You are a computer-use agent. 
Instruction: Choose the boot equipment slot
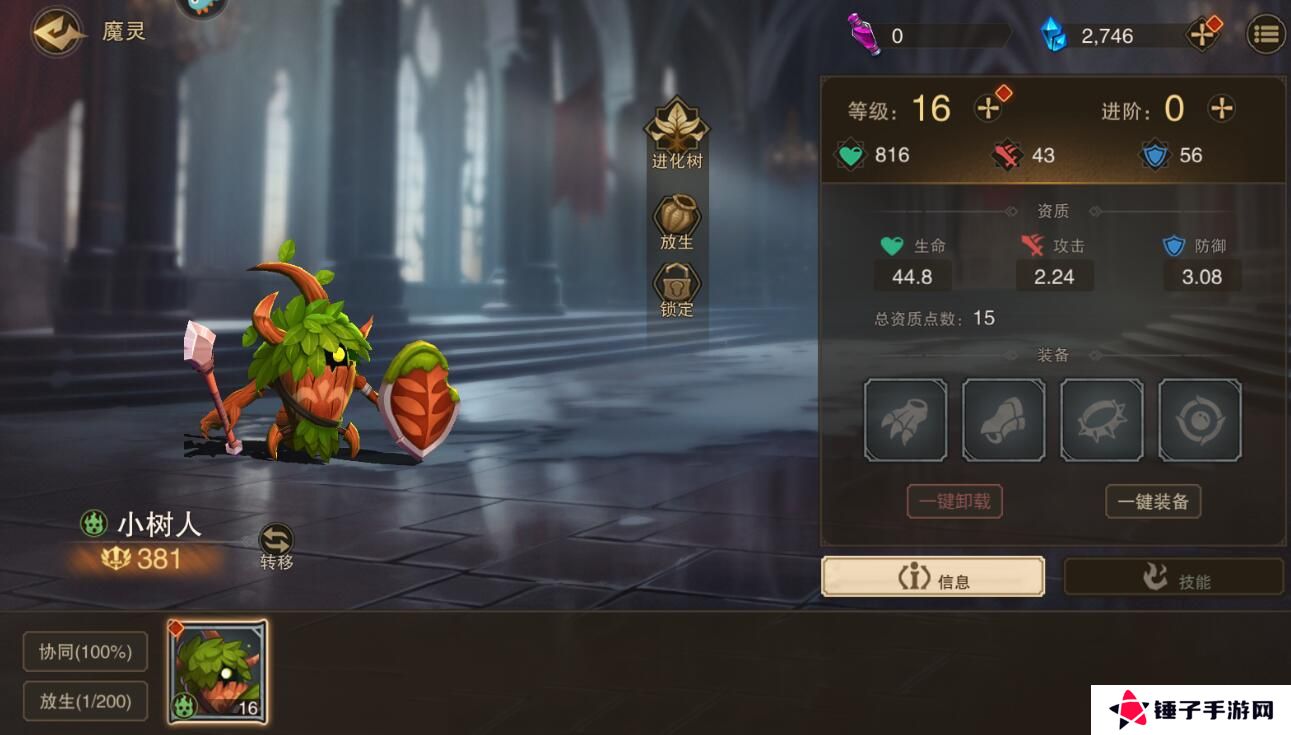point(1003,420)
